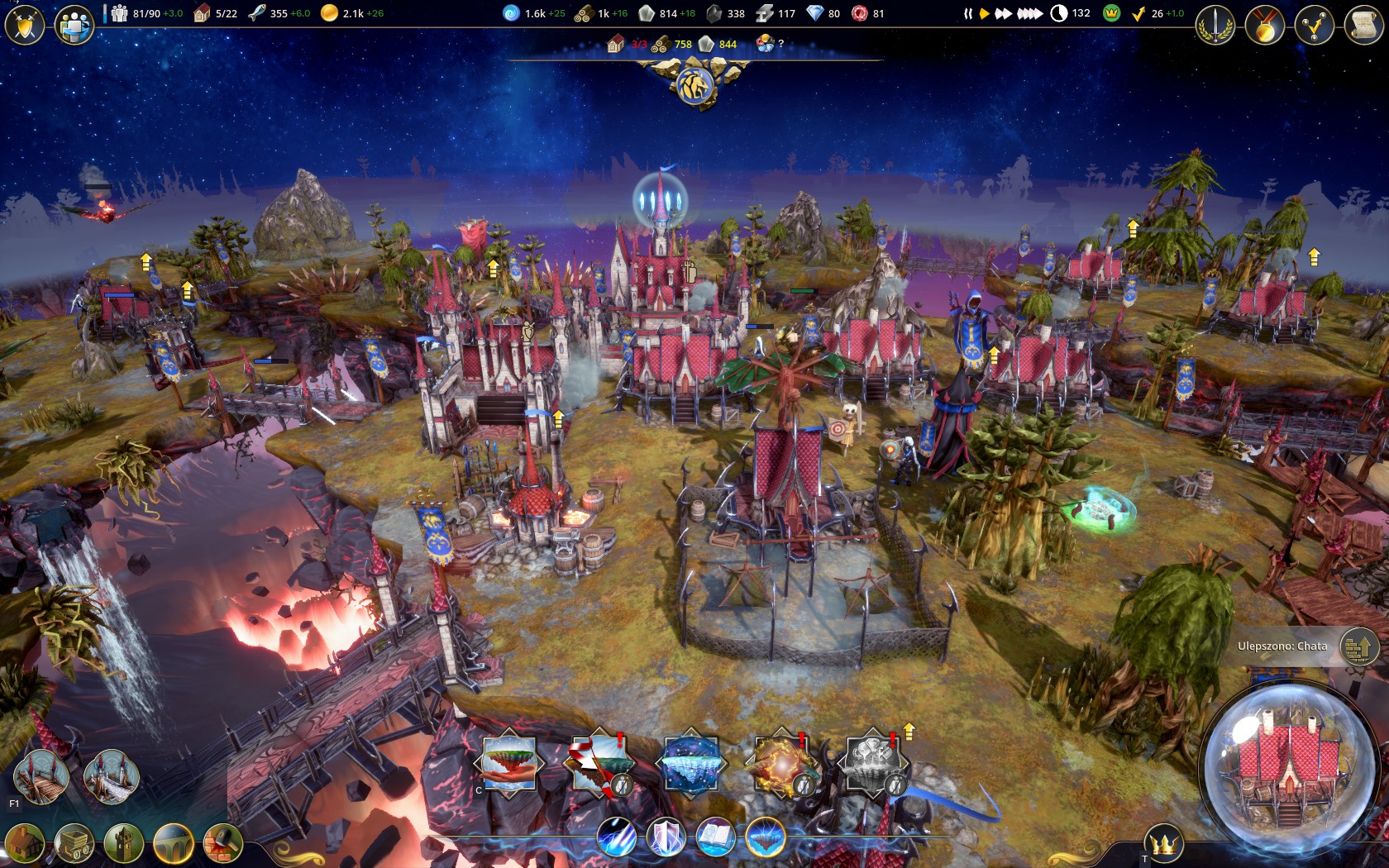The width and height of the screenshot is (1389, 868).
Task: Open the tower building category
Action: coord(124,844)
